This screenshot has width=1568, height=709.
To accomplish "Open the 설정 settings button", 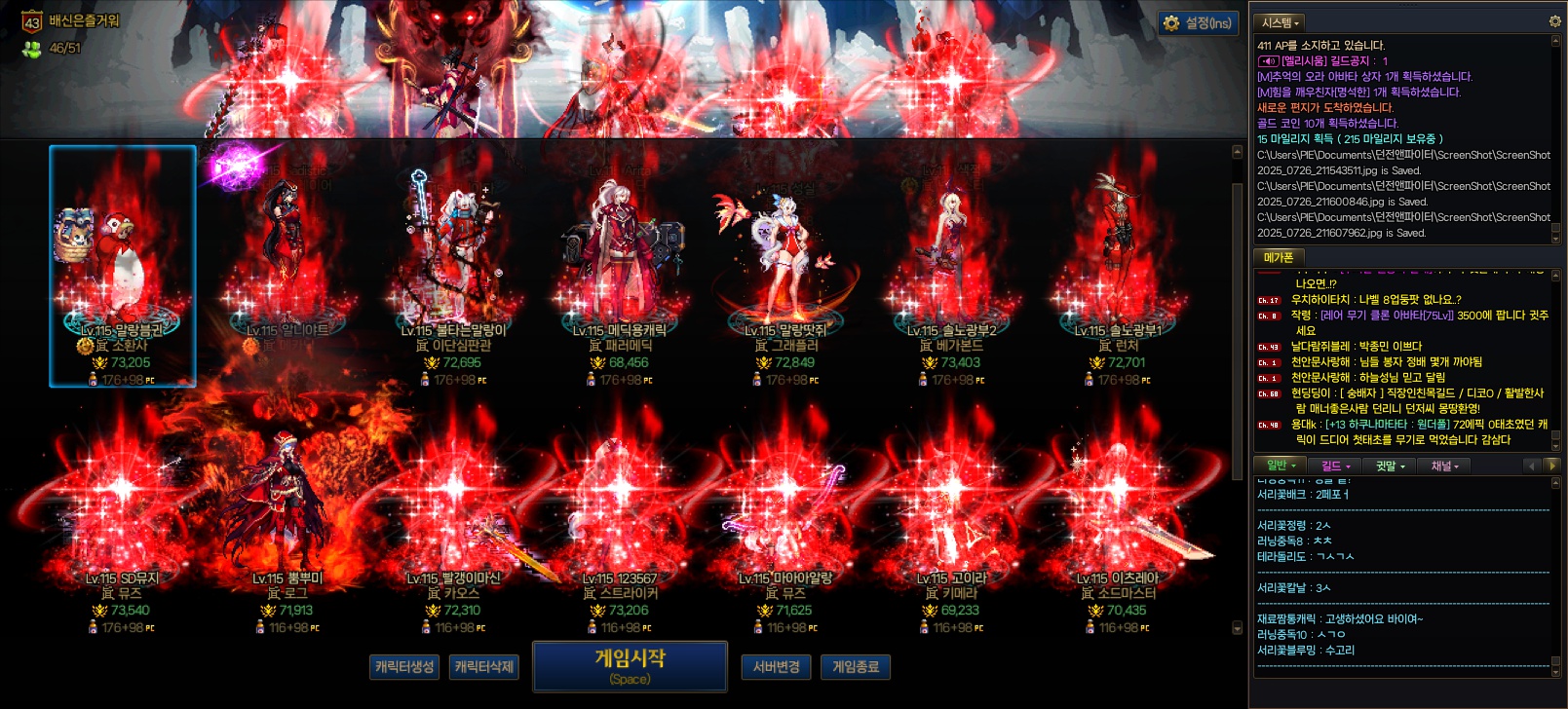I will pyautogui.click(x=1198, y=23).
